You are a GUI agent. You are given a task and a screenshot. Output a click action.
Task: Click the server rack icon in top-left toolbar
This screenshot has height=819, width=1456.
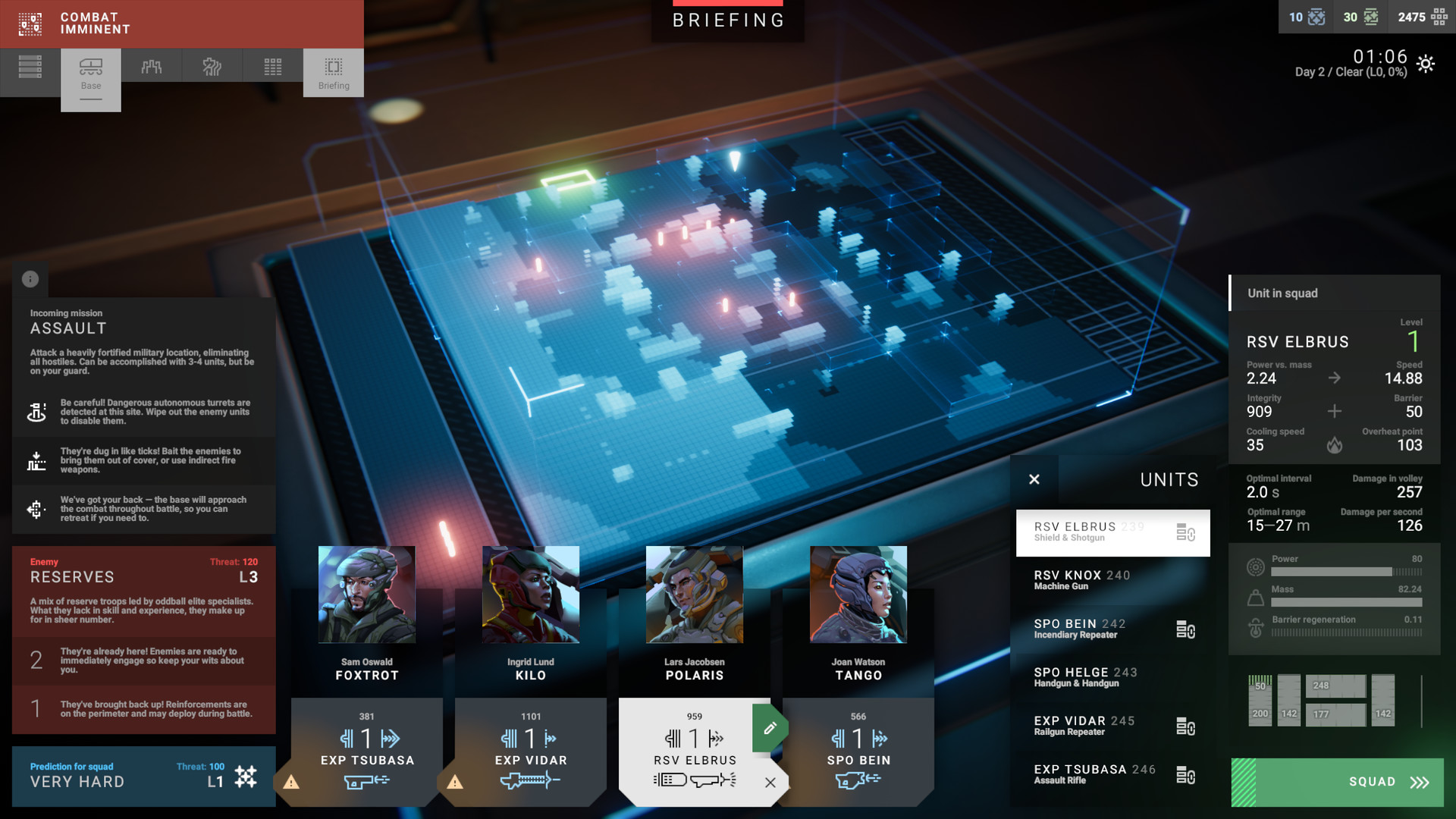[30, 67]
